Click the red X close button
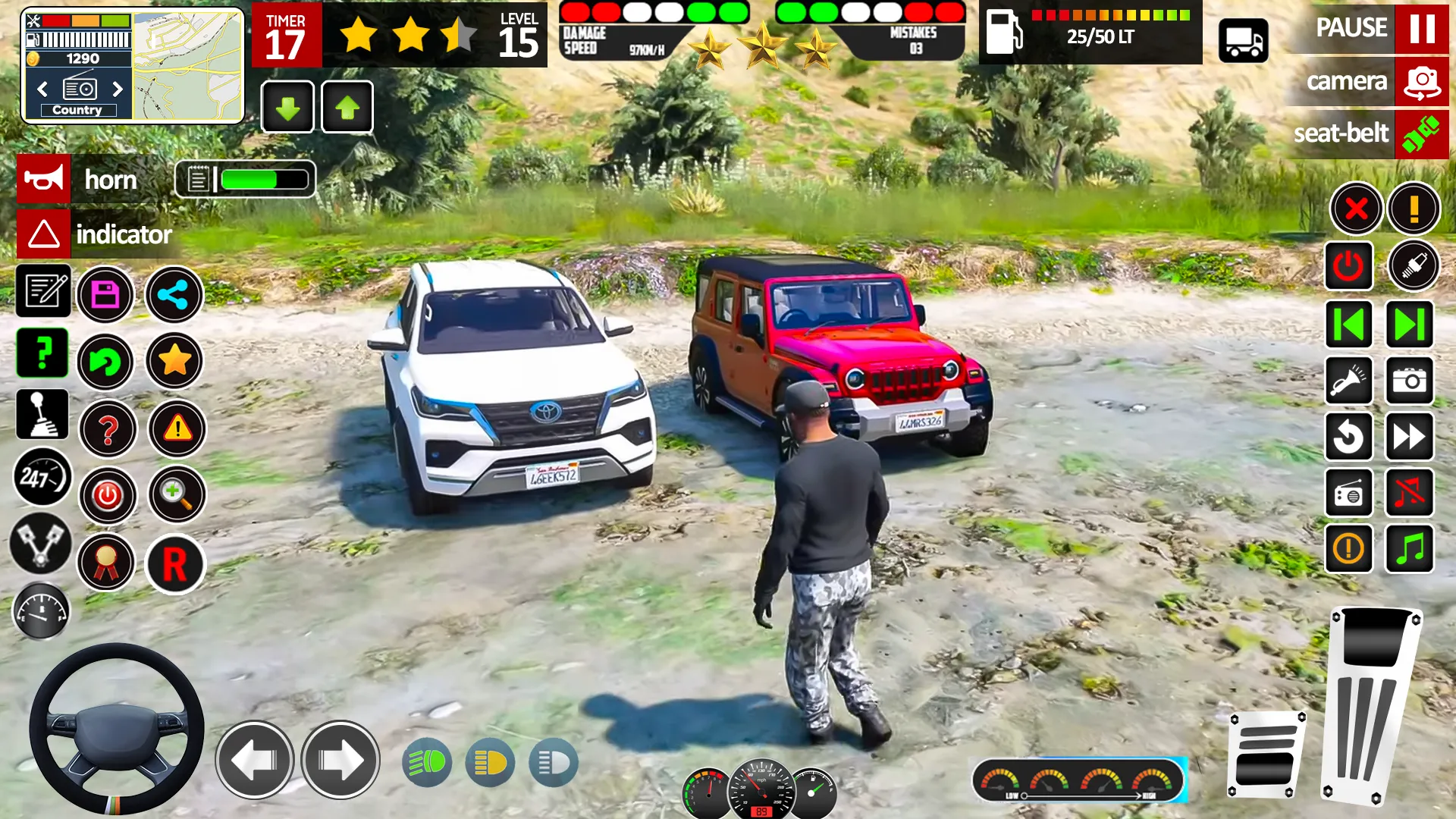 1355,209
